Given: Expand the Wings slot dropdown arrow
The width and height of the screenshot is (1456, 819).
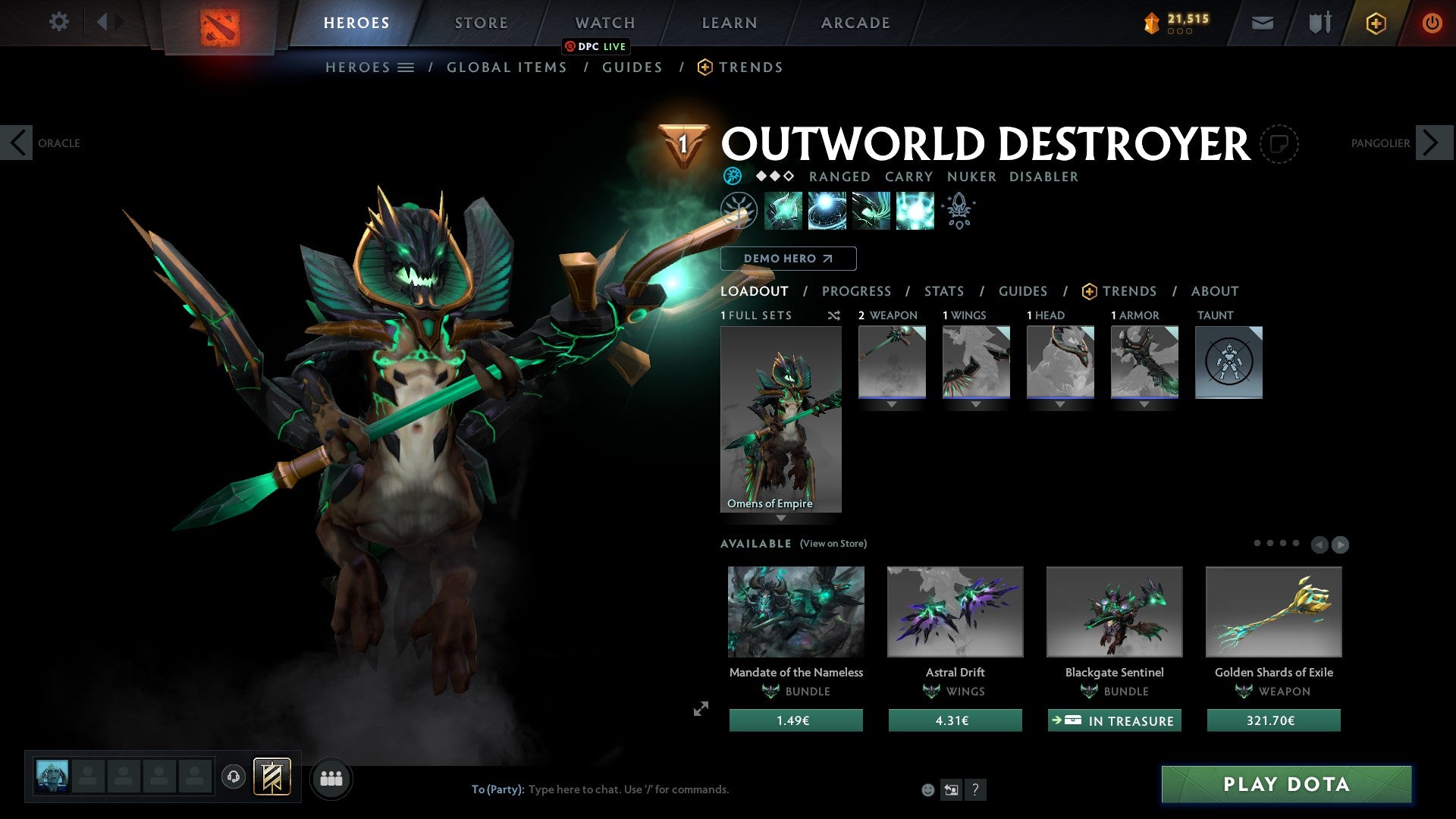Looking at the screenshot, I should tap(976, 404).
